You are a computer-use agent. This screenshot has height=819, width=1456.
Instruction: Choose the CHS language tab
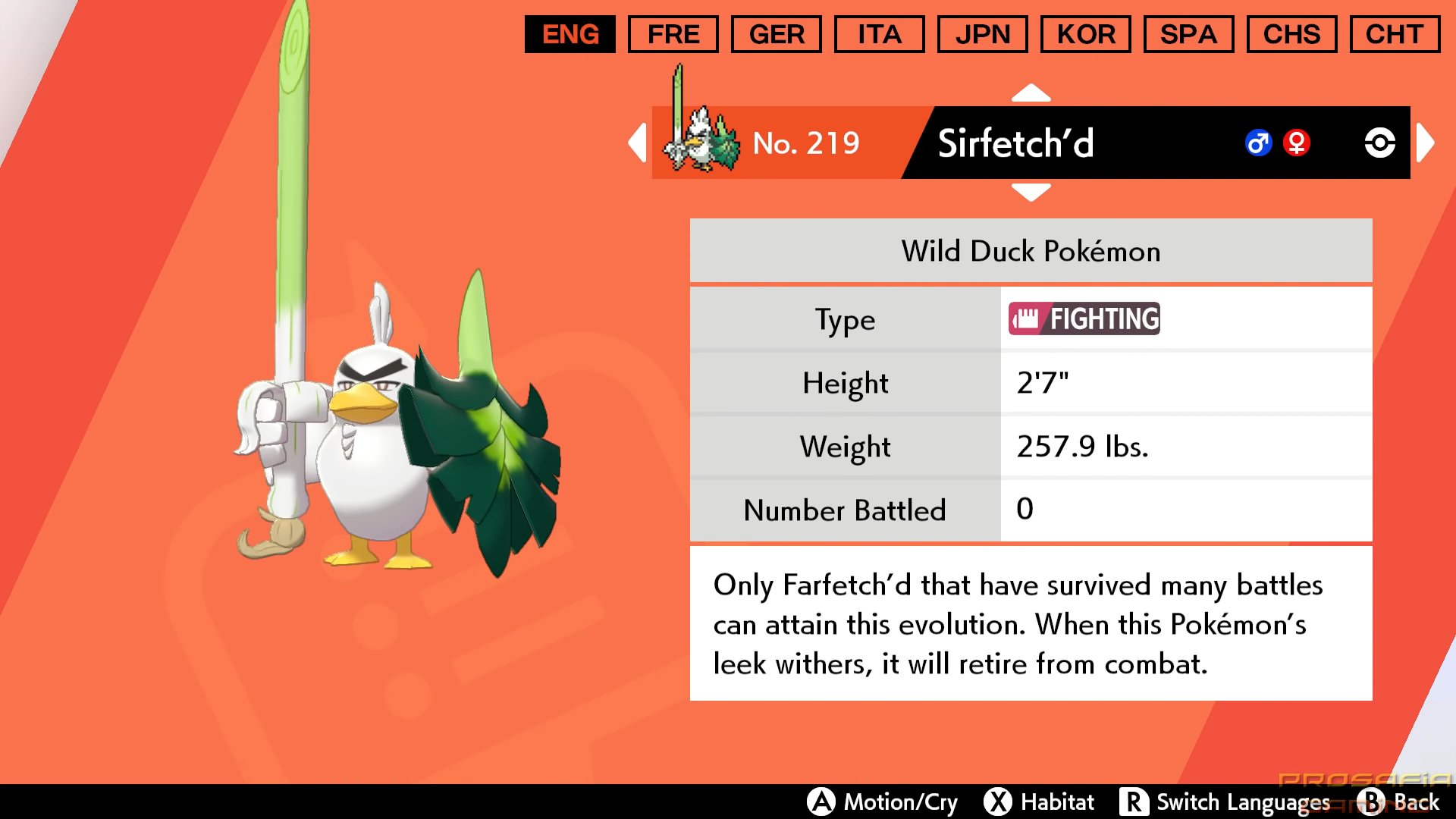coord(1291,34)
